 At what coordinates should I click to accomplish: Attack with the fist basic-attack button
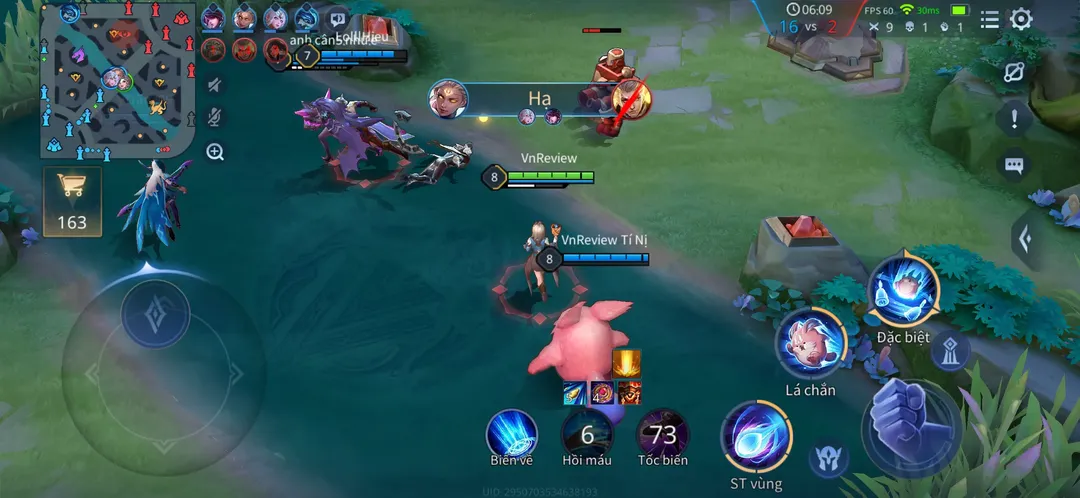(911, 425)
